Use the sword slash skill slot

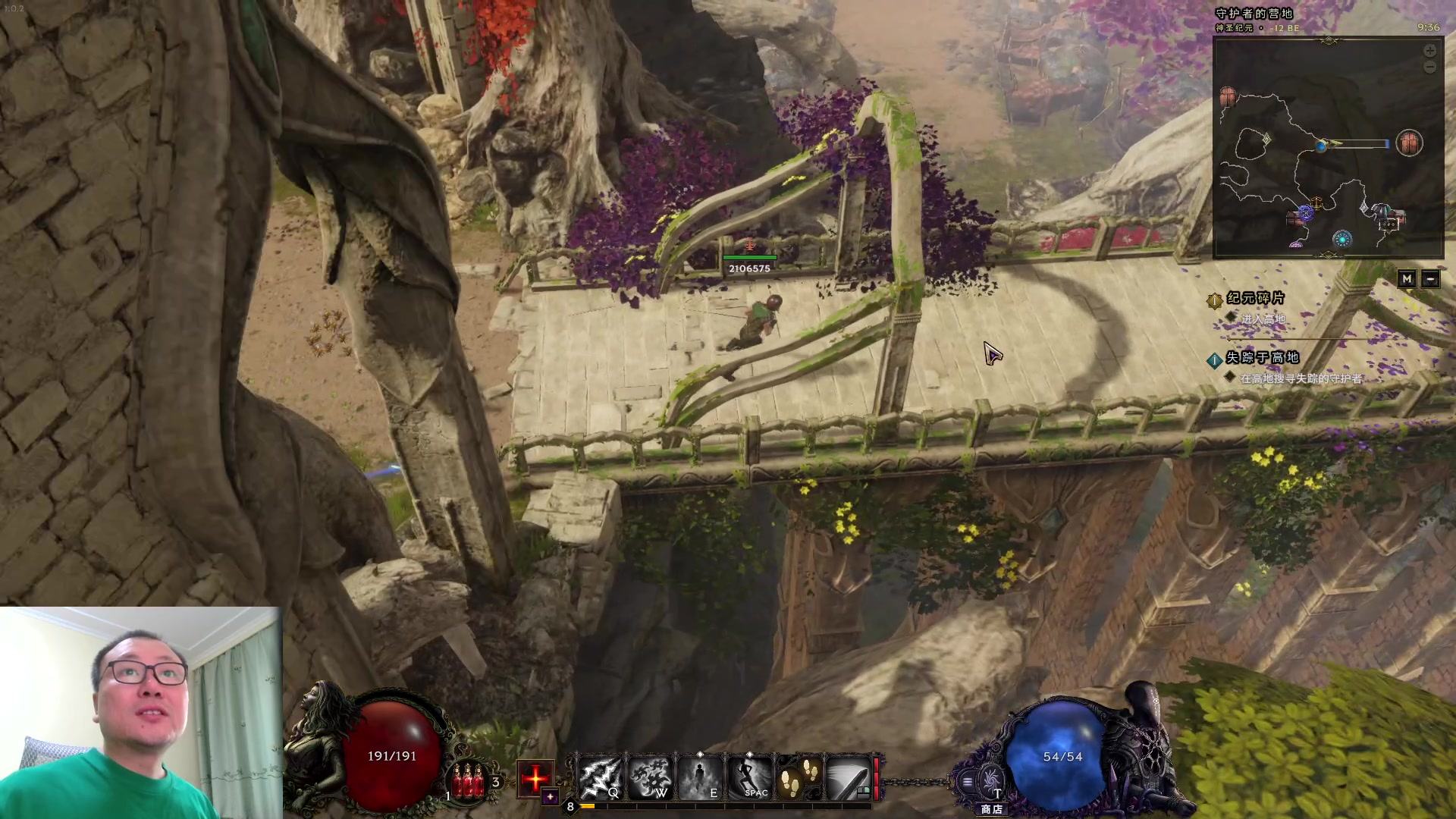[x=848, y=777]
